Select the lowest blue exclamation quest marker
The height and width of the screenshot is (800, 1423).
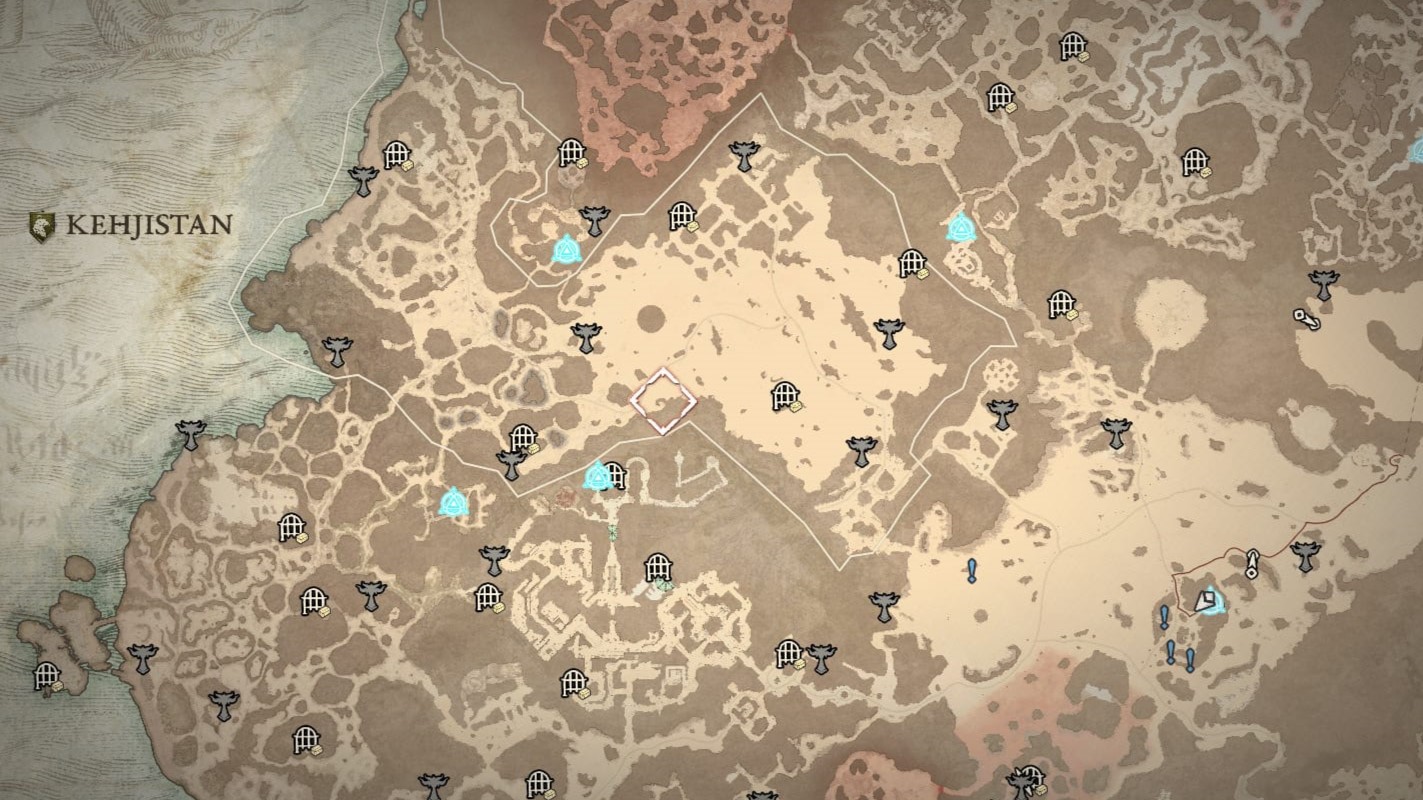(x=1190, y=661)
